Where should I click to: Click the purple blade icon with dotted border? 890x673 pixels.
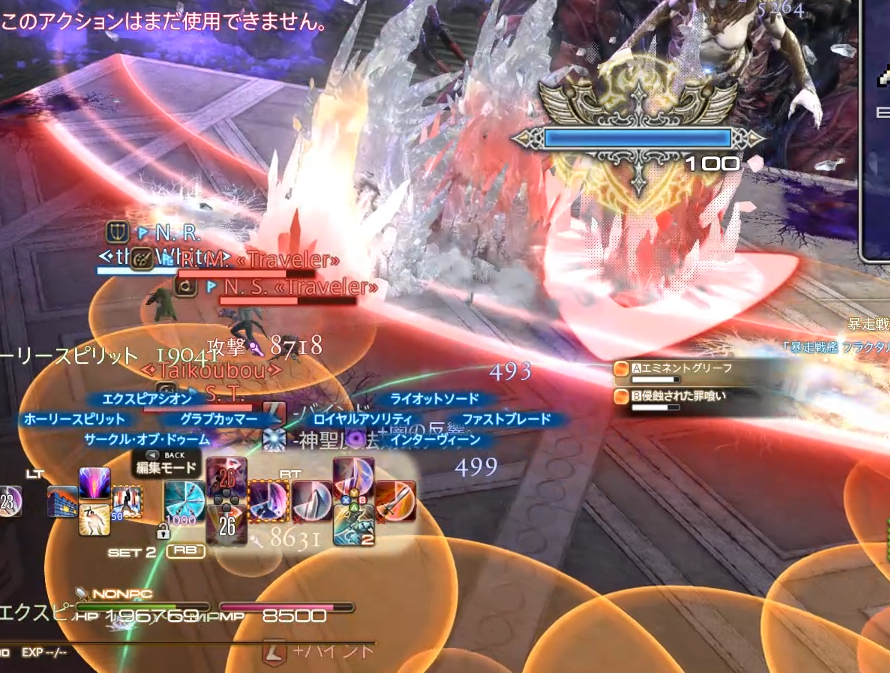(x=268, y=500)
